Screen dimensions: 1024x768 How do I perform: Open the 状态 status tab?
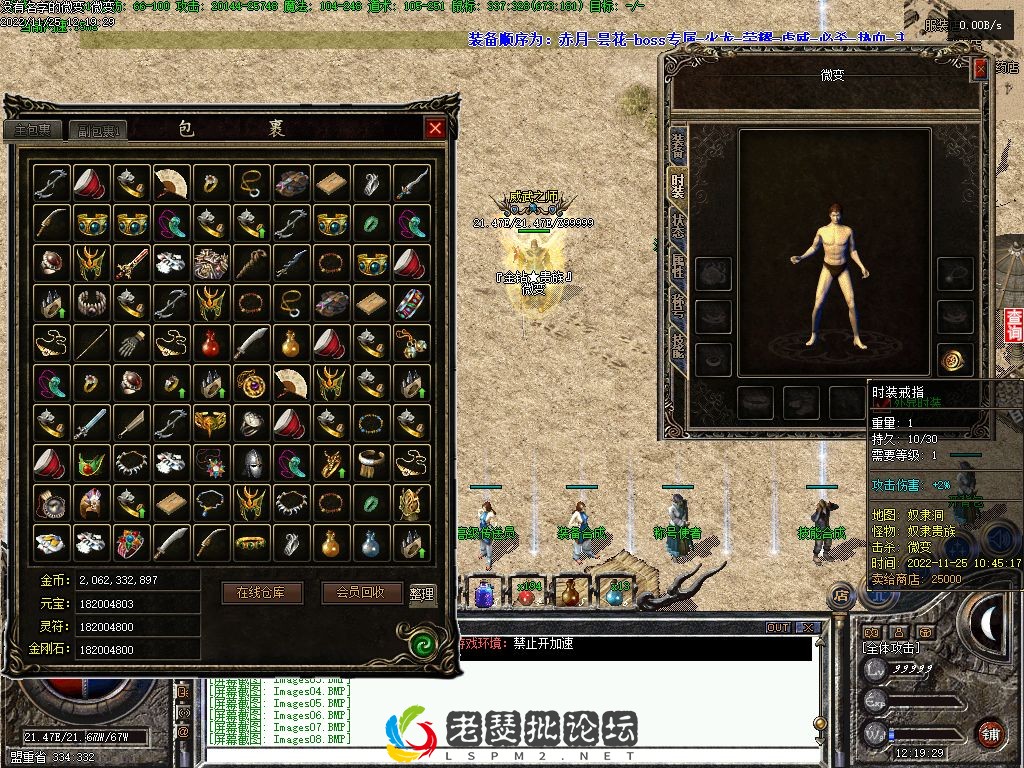678,226
